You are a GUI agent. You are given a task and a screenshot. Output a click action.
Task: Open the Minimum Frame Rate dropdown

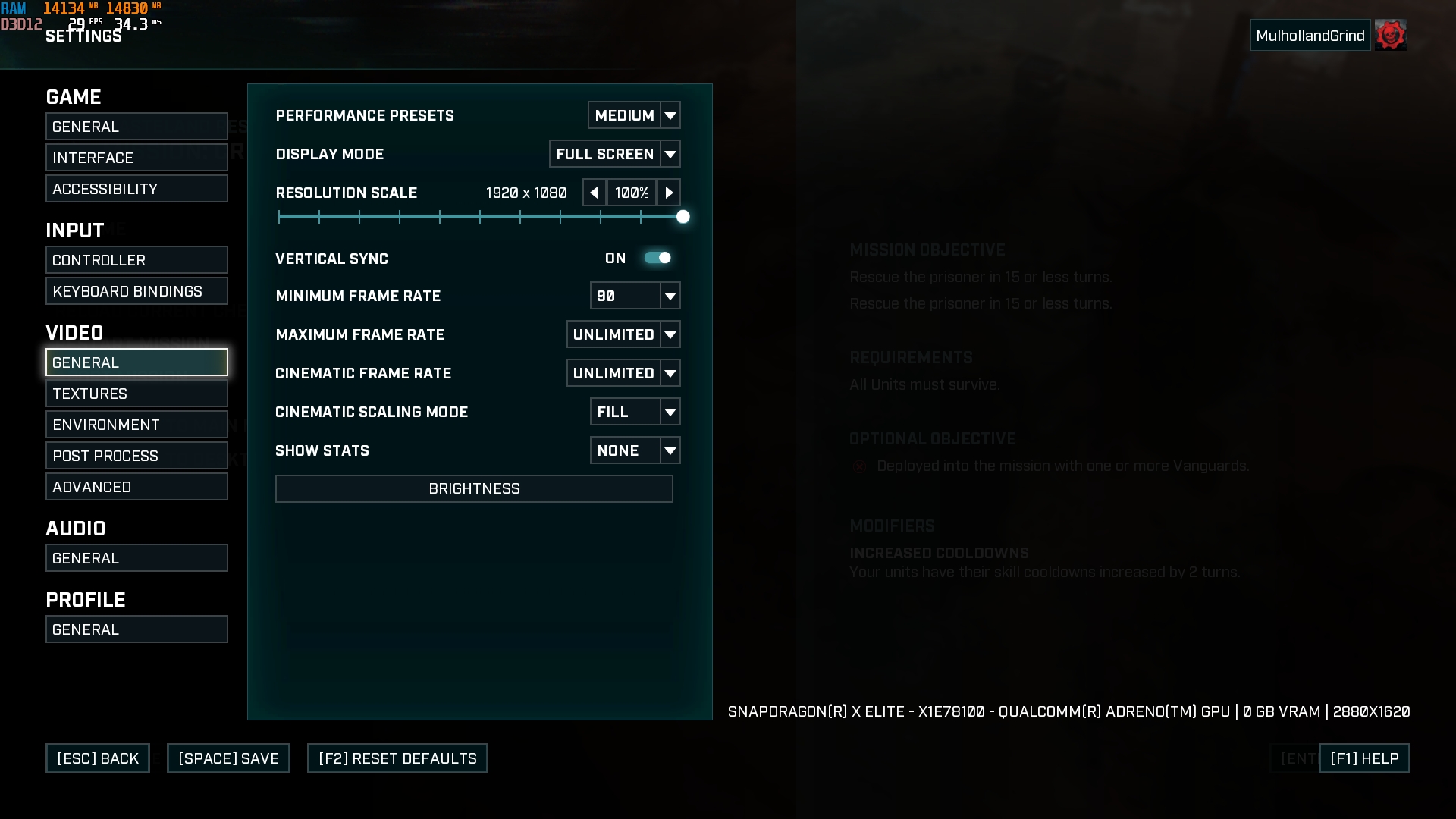635,296
